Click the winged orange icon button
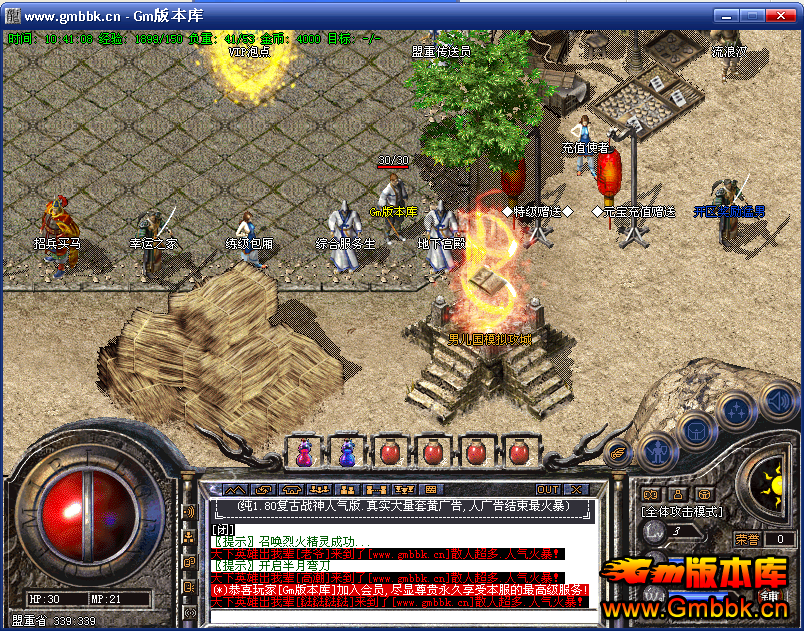804x631 pixels. pos(619,453)
